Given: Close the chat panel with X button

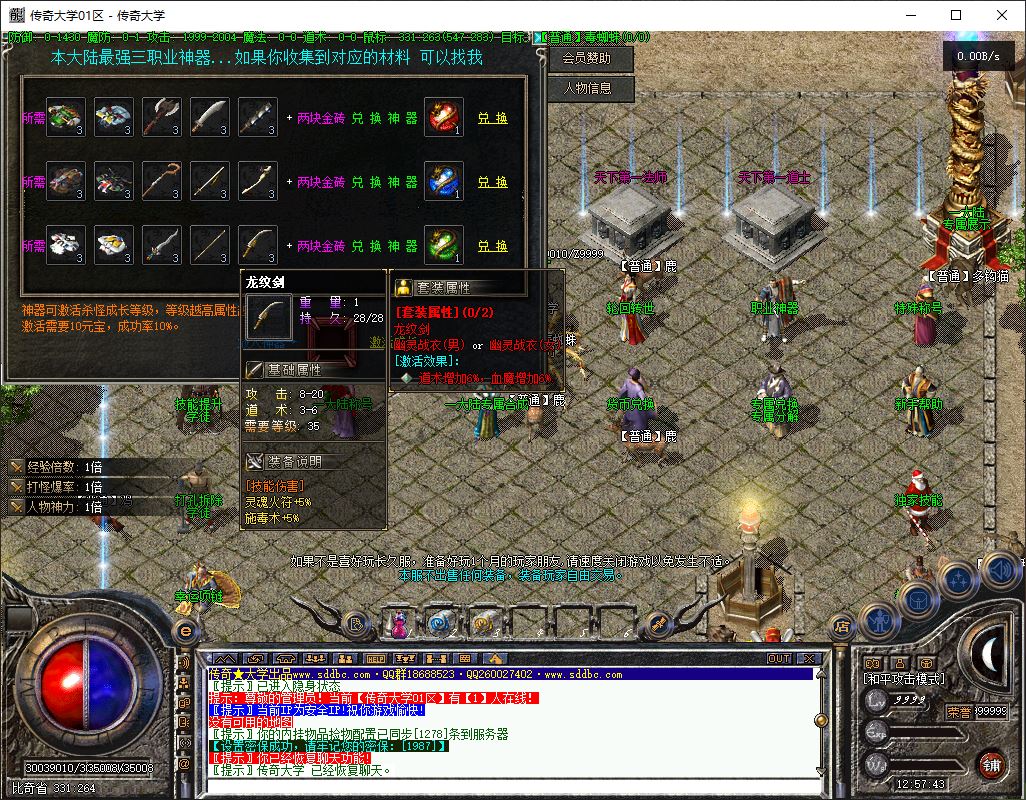Looking at the screenshot, I should [x=808, y=658].
